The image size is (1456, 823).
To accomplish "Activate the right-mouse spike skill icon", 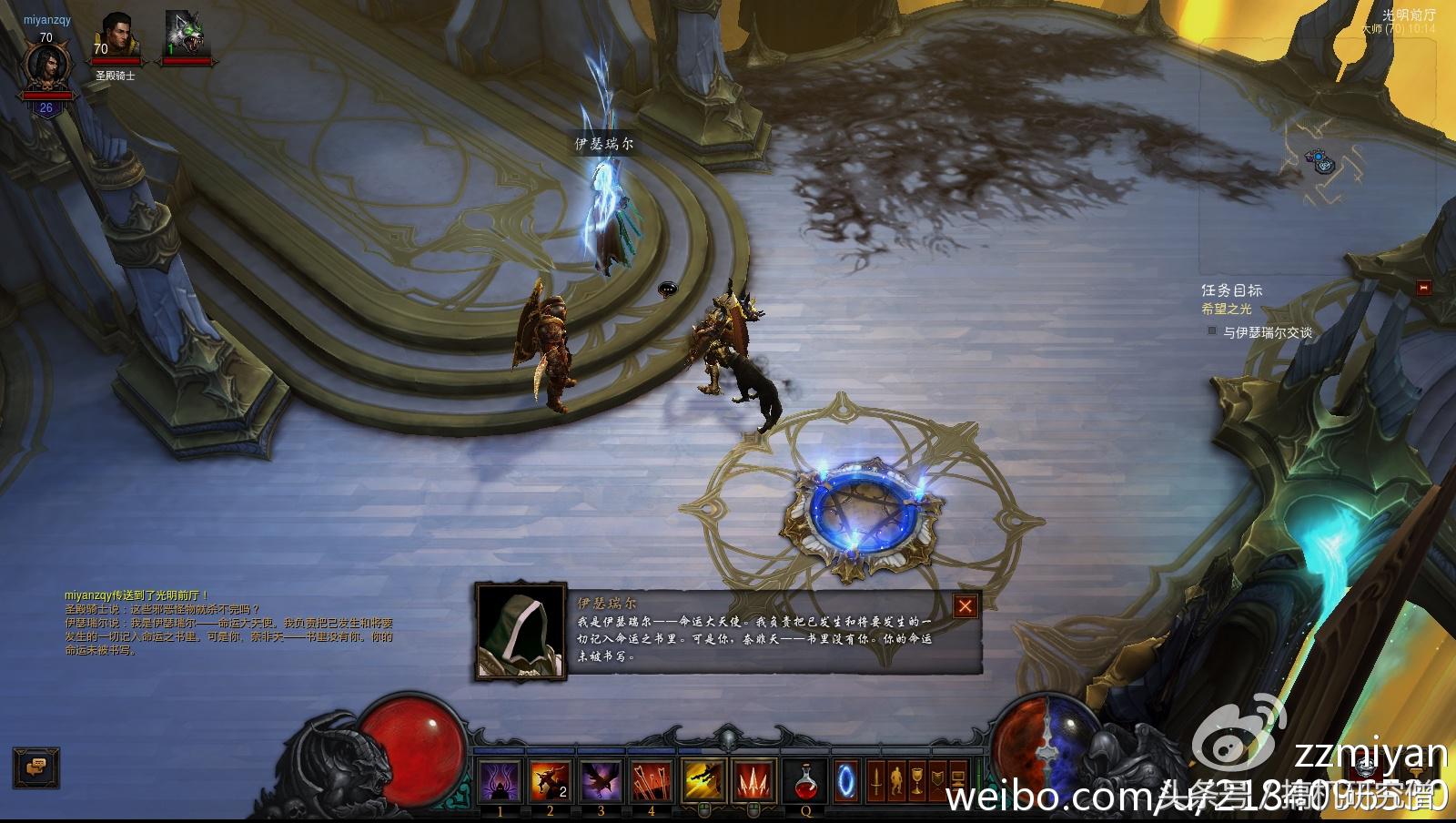I will [x=754, y=779].
